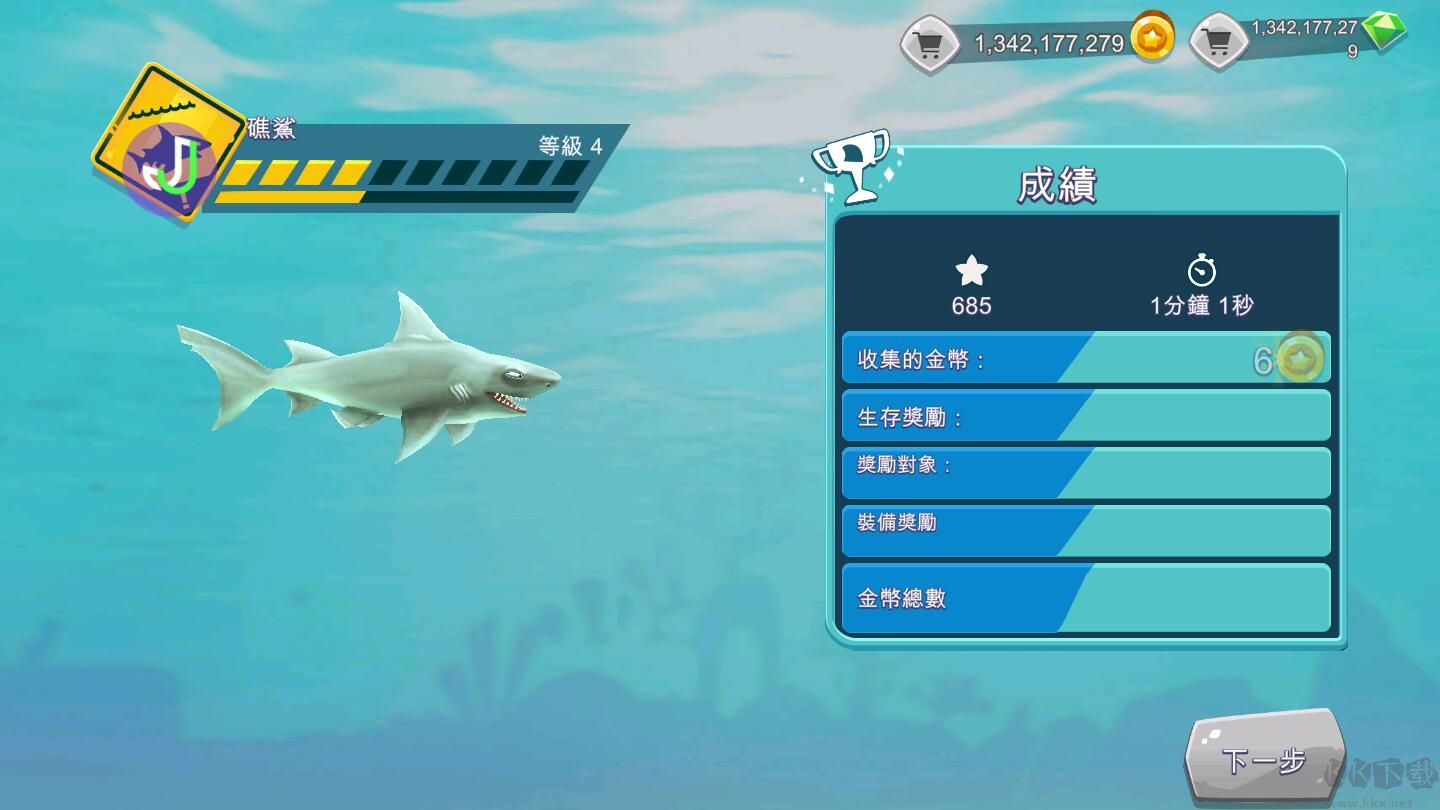Tap the reef shark badge icon
The image size is (1440, 810).
pos(168,143)
